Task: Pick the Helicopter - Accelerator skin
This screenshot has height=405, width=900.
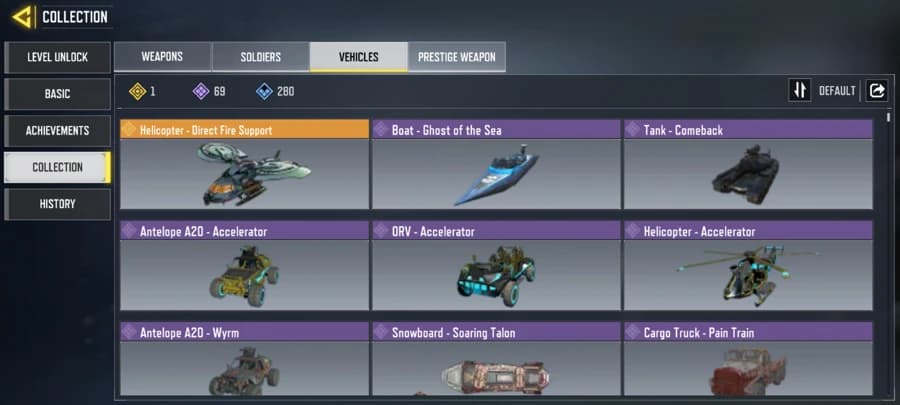Action: (748, 266)
